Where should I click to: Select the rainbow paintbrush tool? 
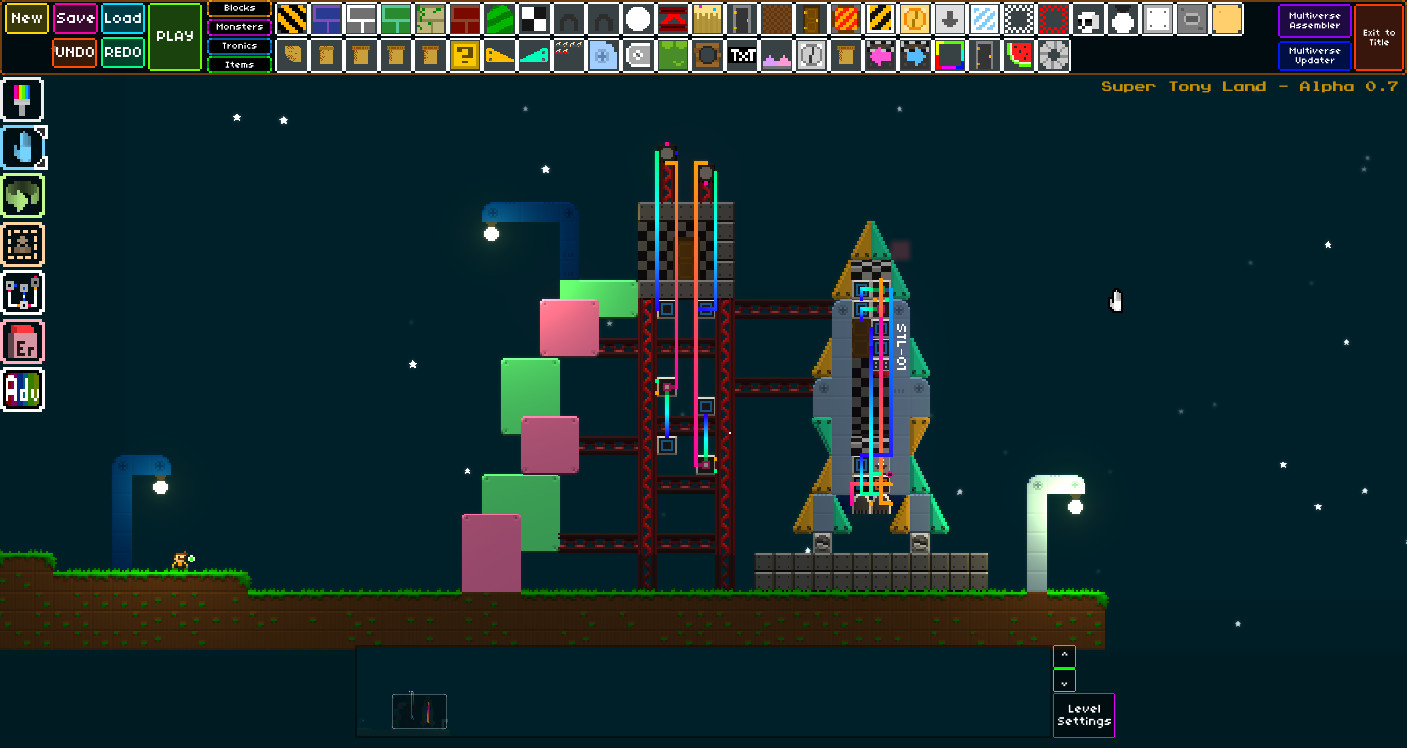[x=23, y=99]
